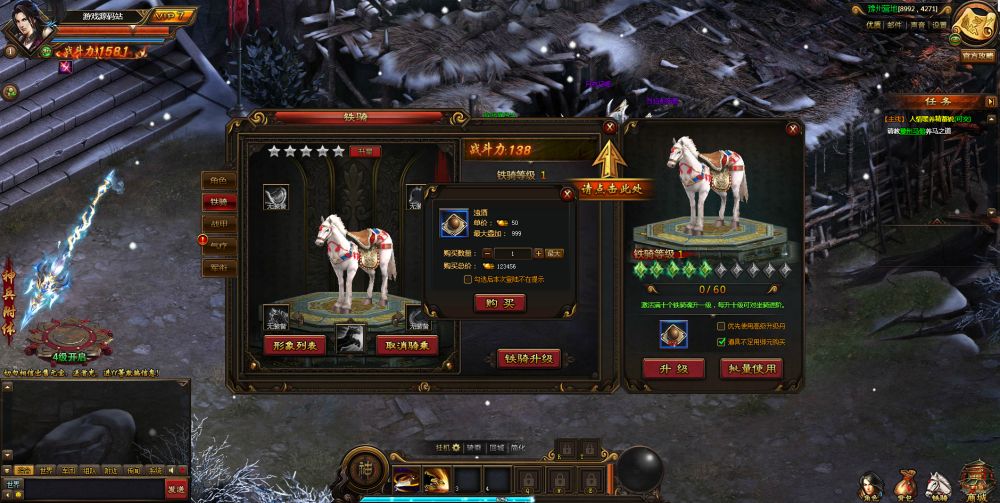1000x503 pixels.
Task: Click the 购买 (buy) button
Action: tap(499, 303)
